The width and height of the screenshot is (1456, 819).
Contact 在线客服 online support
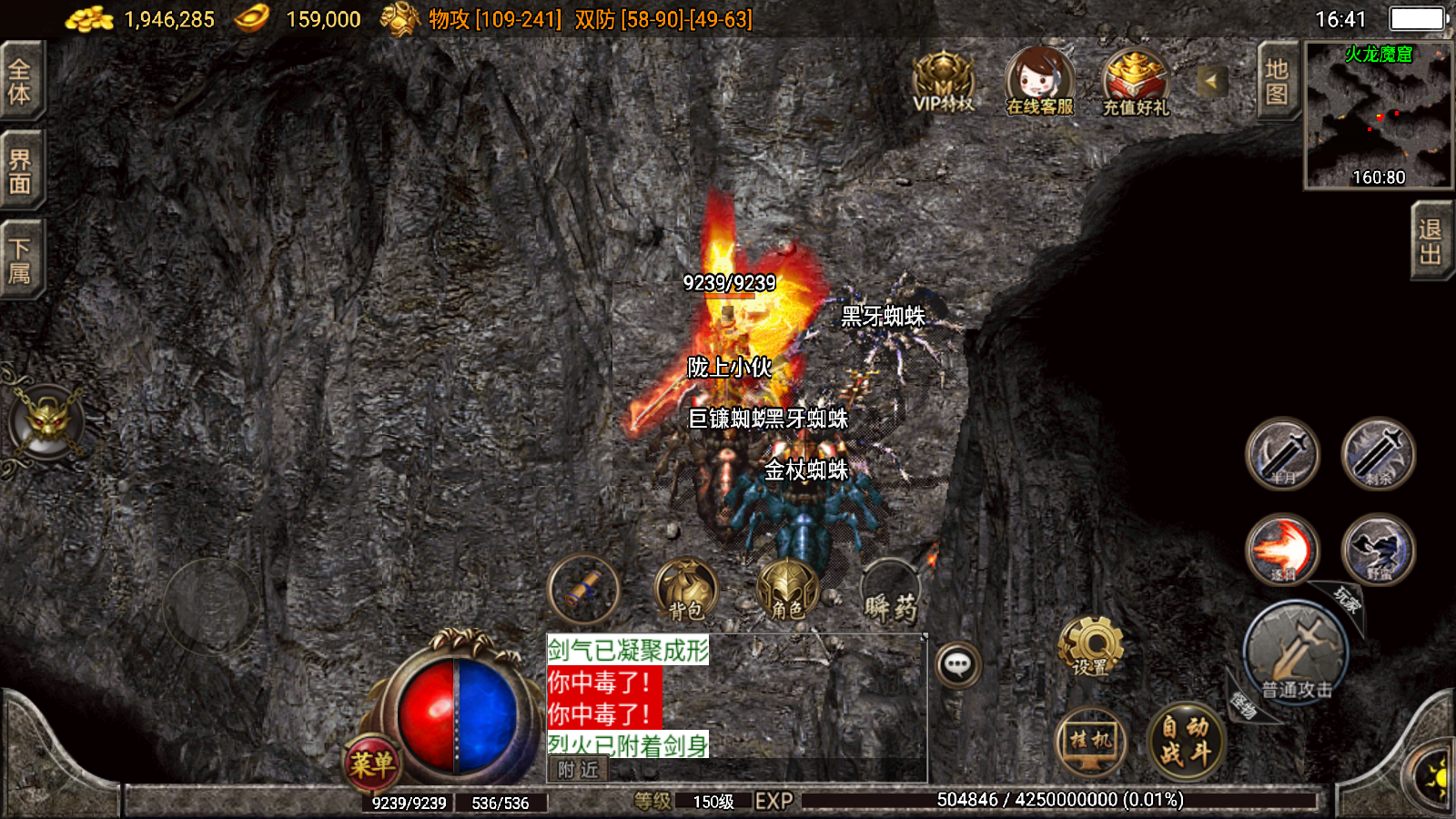click(x=1039, y=82)
